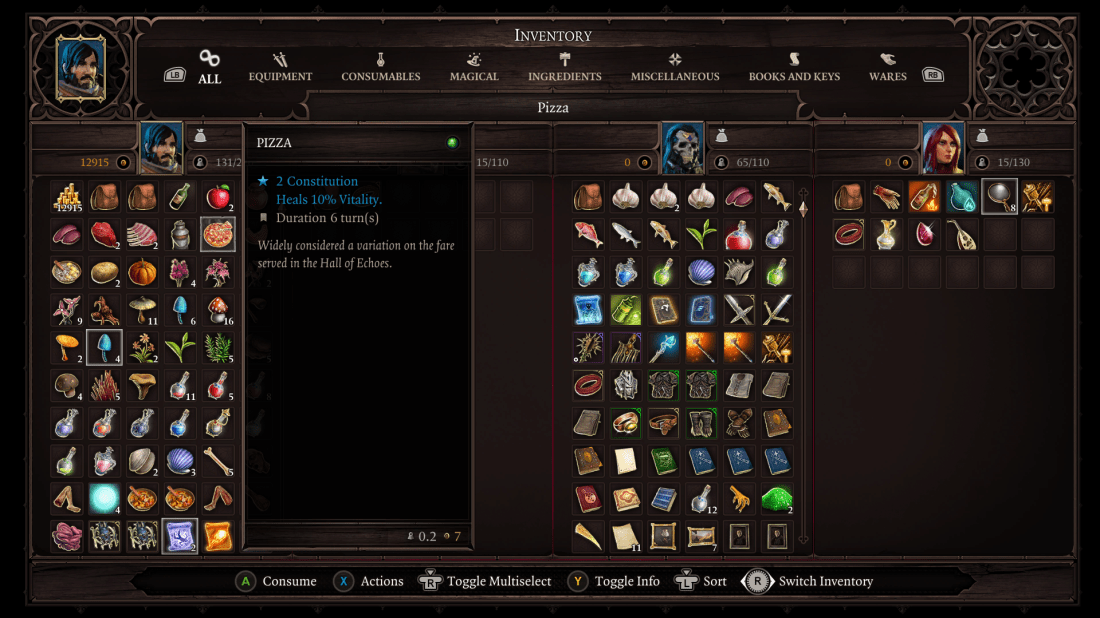This screenshot has height=618, width=1100.
Task: Select the pizza inventory slot
Action: [217, 234]
